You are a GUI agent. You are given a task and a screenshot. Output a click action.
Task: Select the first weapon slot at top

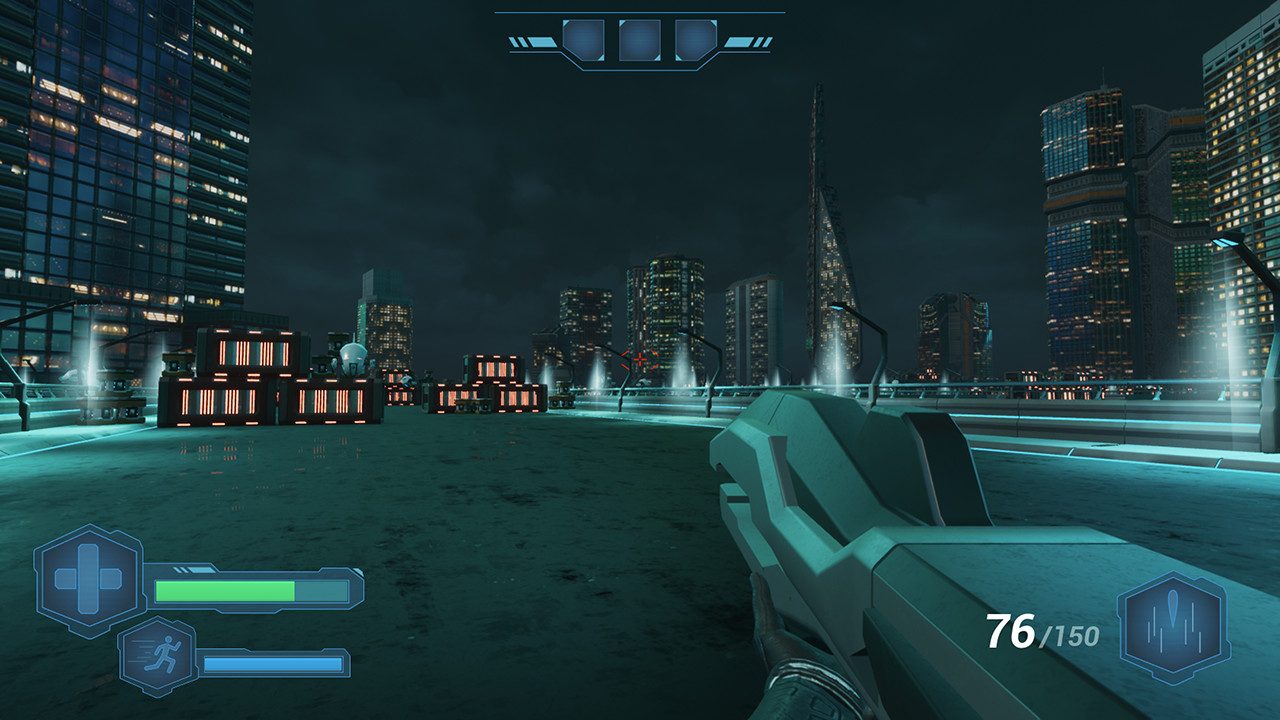tap(585, 42)
